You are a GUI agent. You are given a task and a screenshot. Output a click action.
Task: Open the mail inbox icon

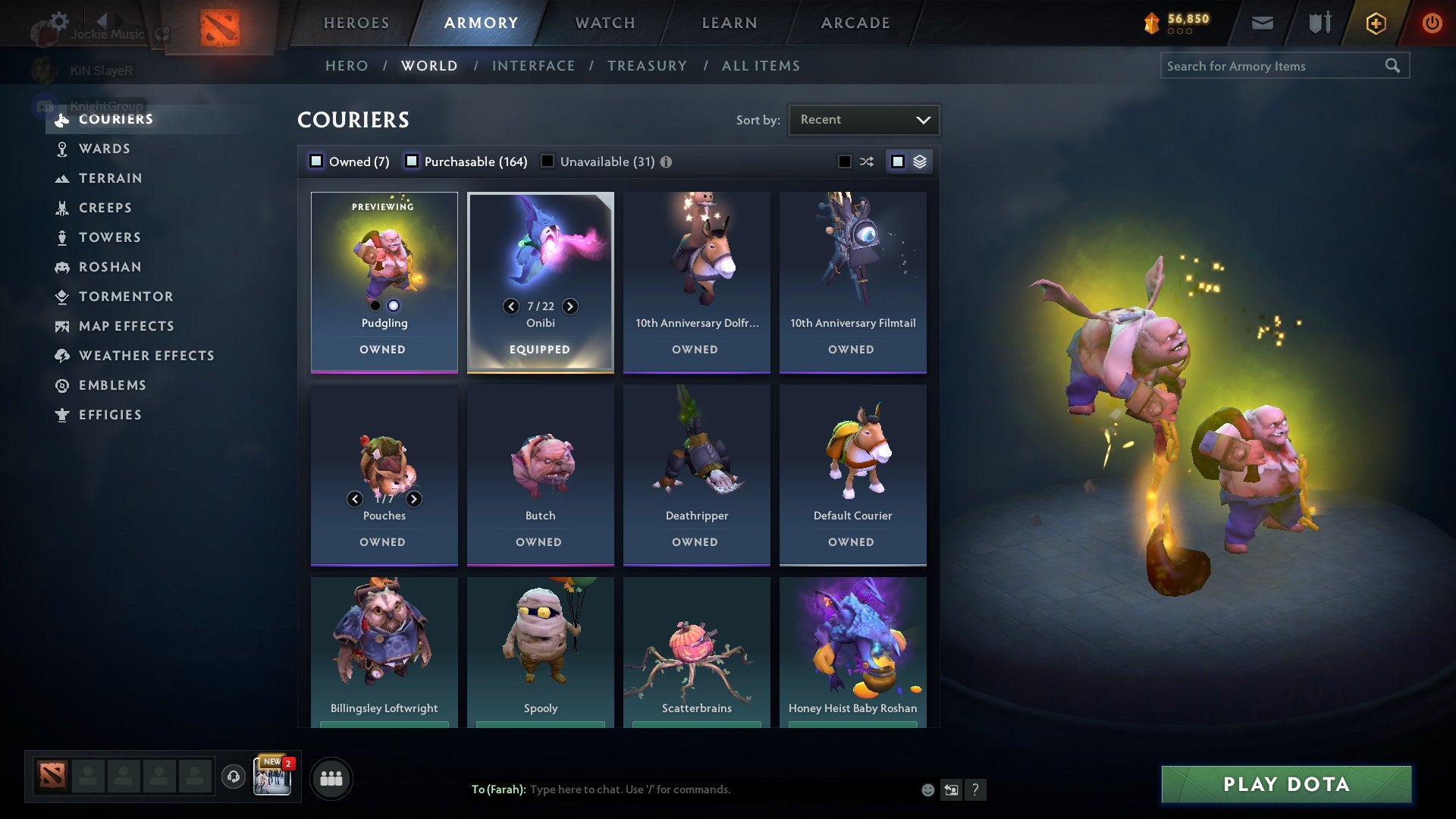click(1263, 23)
